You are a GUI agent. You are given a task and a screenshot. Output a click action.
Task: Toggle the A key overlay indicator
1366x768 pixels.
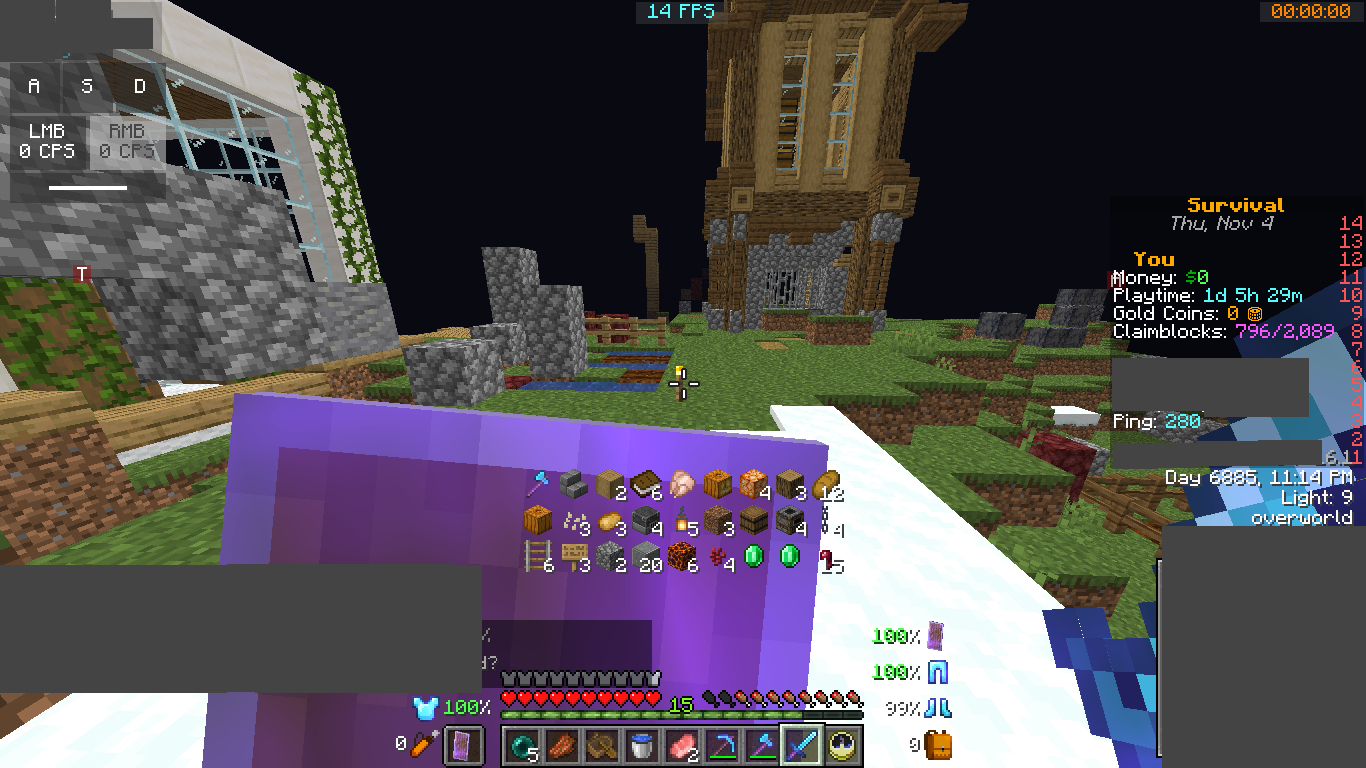[32, 86]
